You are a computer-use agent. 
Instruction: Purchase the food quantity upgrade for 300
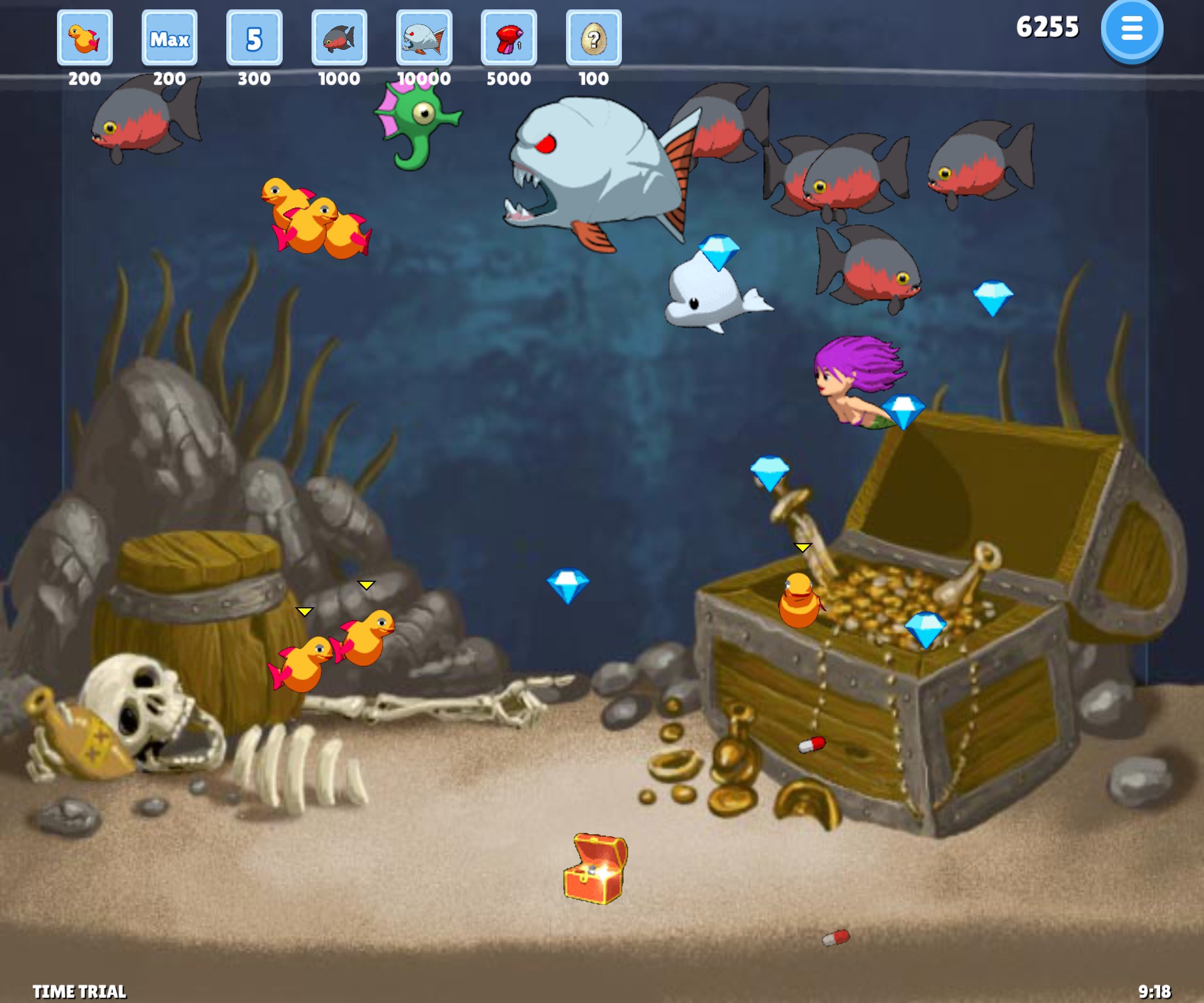point(254,38)
